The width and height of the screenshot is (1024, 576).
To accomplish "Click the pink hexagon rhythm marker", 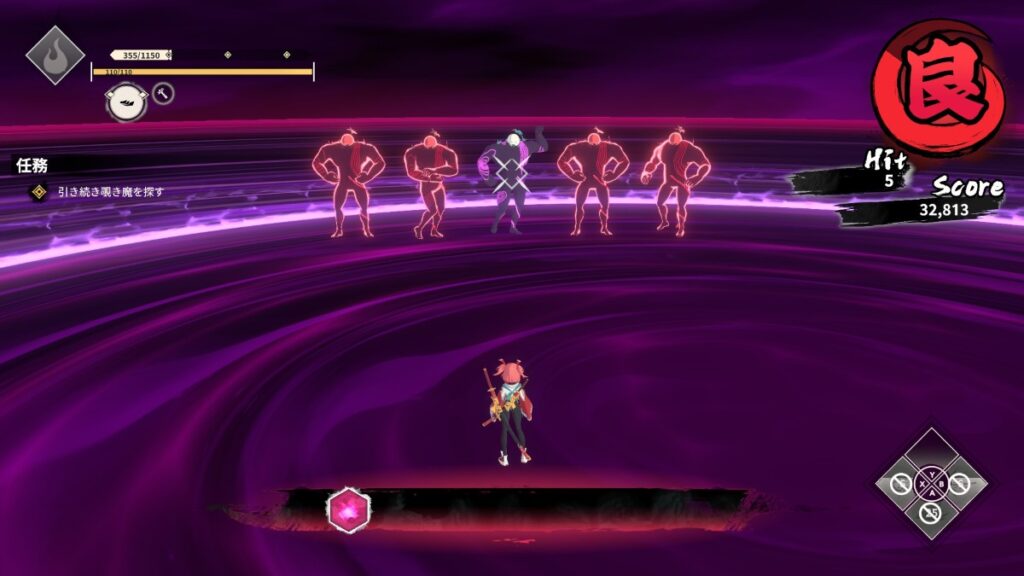I will pyautogui.click(x=349, y=510).
